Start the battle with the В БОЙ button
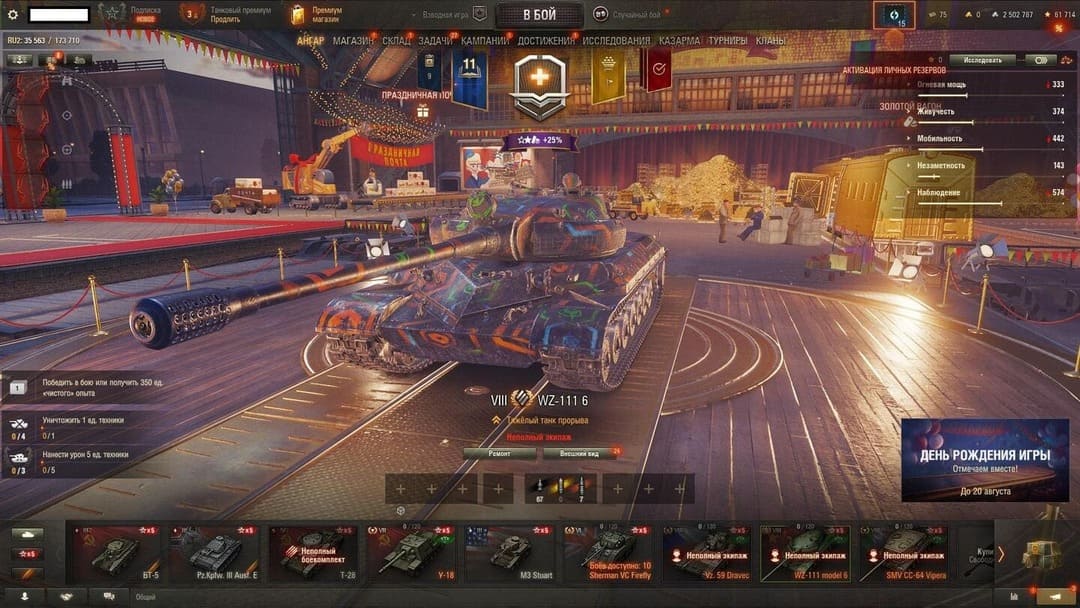 pos(539,15)
